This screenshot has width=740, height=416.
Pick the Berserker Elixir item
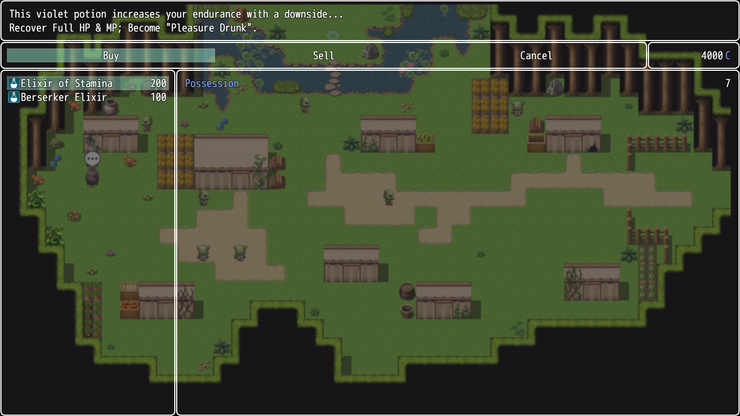88,98
